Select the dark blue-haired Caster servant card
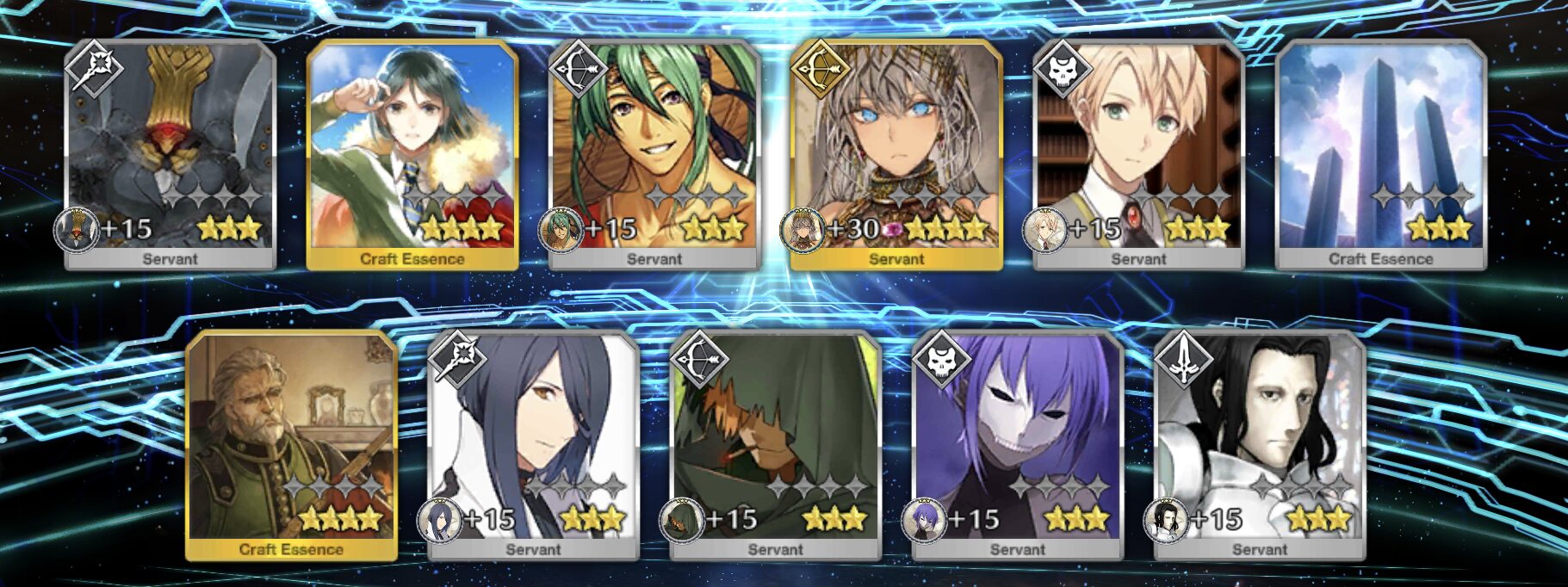 (533, 444)
